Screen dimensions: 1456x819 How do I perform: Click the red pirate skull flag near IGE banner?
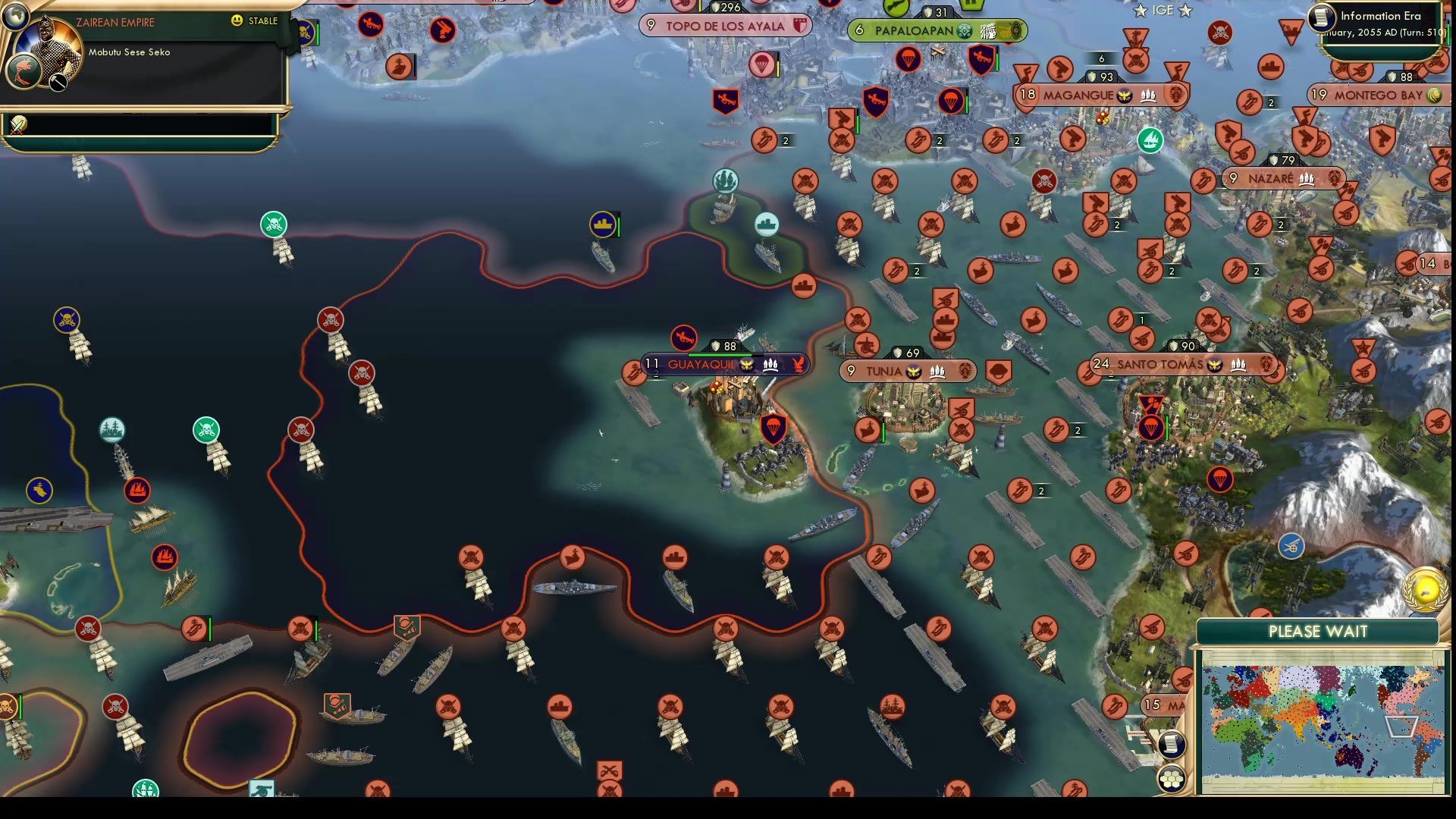click(1220, 33)
